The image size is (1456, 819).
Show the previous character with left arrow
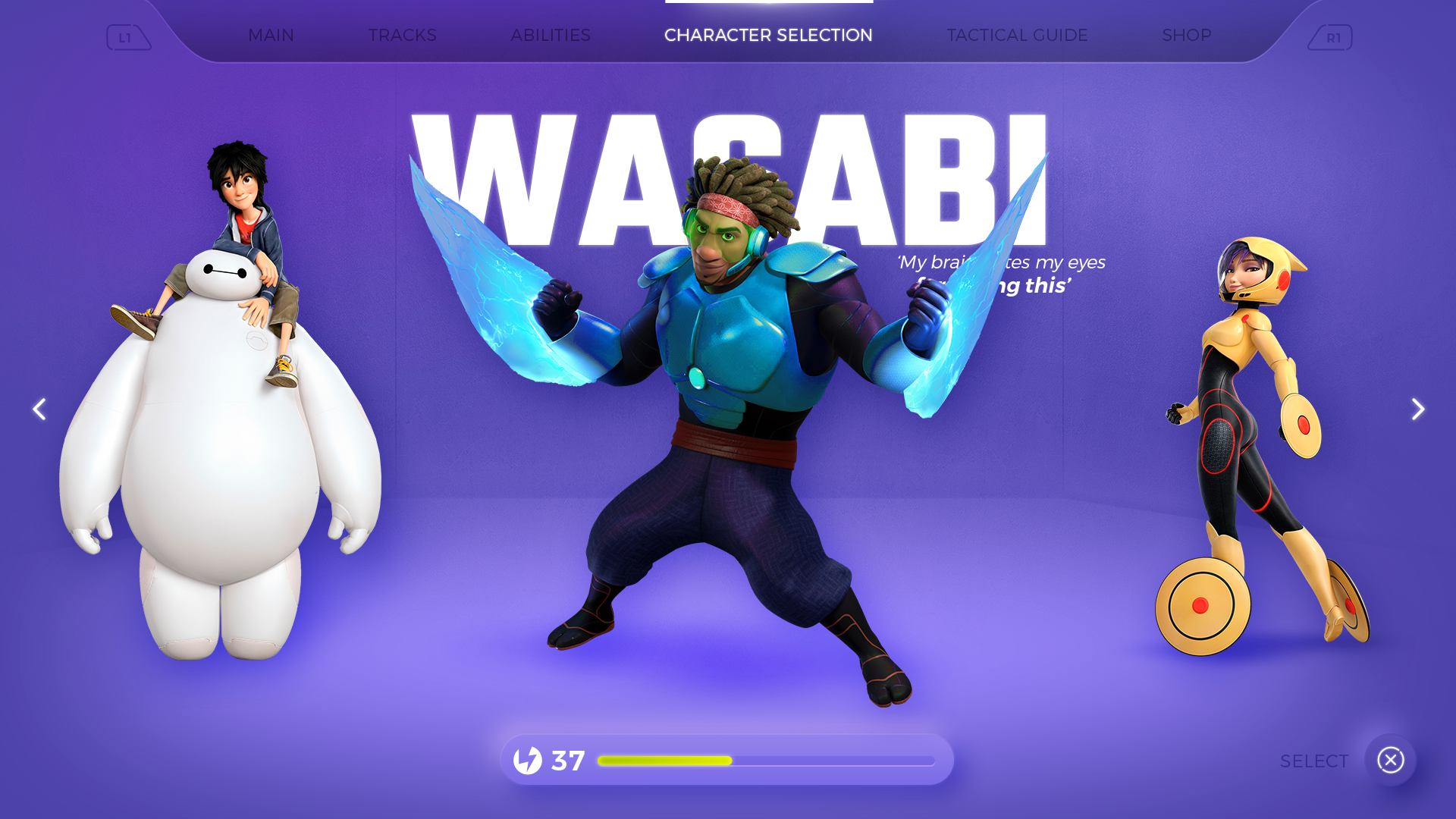point(39,409)
